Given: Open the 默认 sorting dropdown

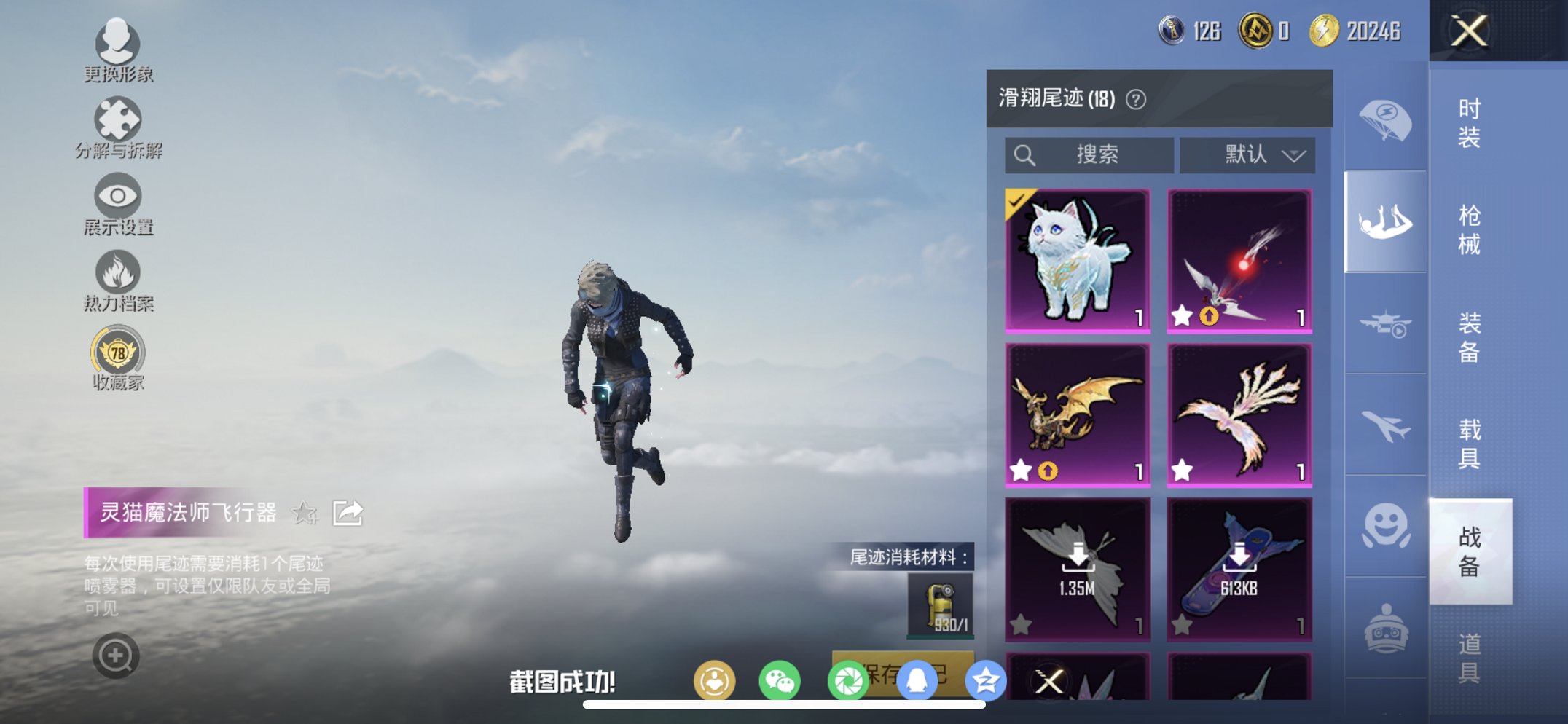Looking at the screenshot, I should [1247, 154].
